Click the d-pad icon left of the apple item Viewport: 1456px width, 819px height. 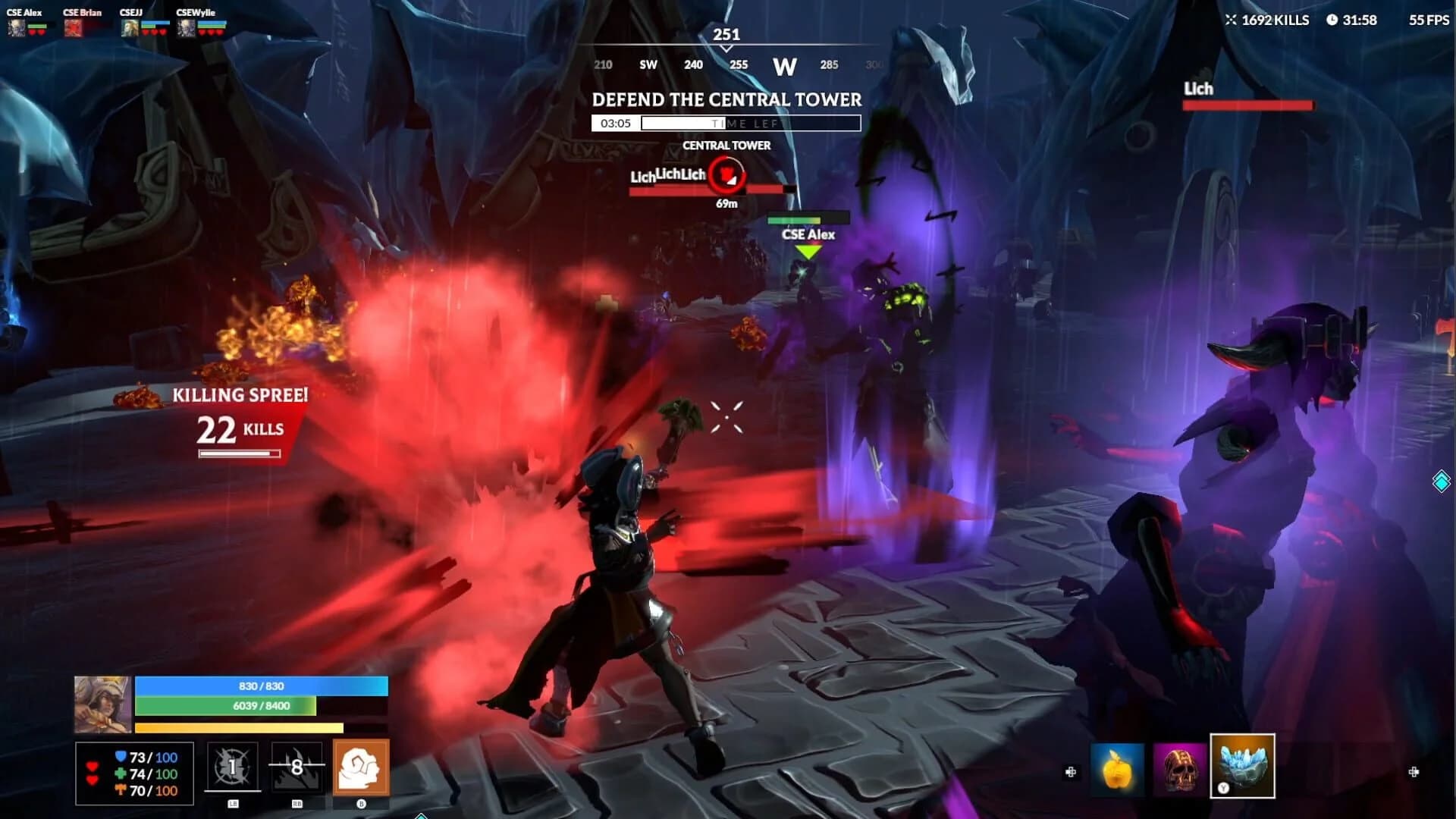point(1072,771)
